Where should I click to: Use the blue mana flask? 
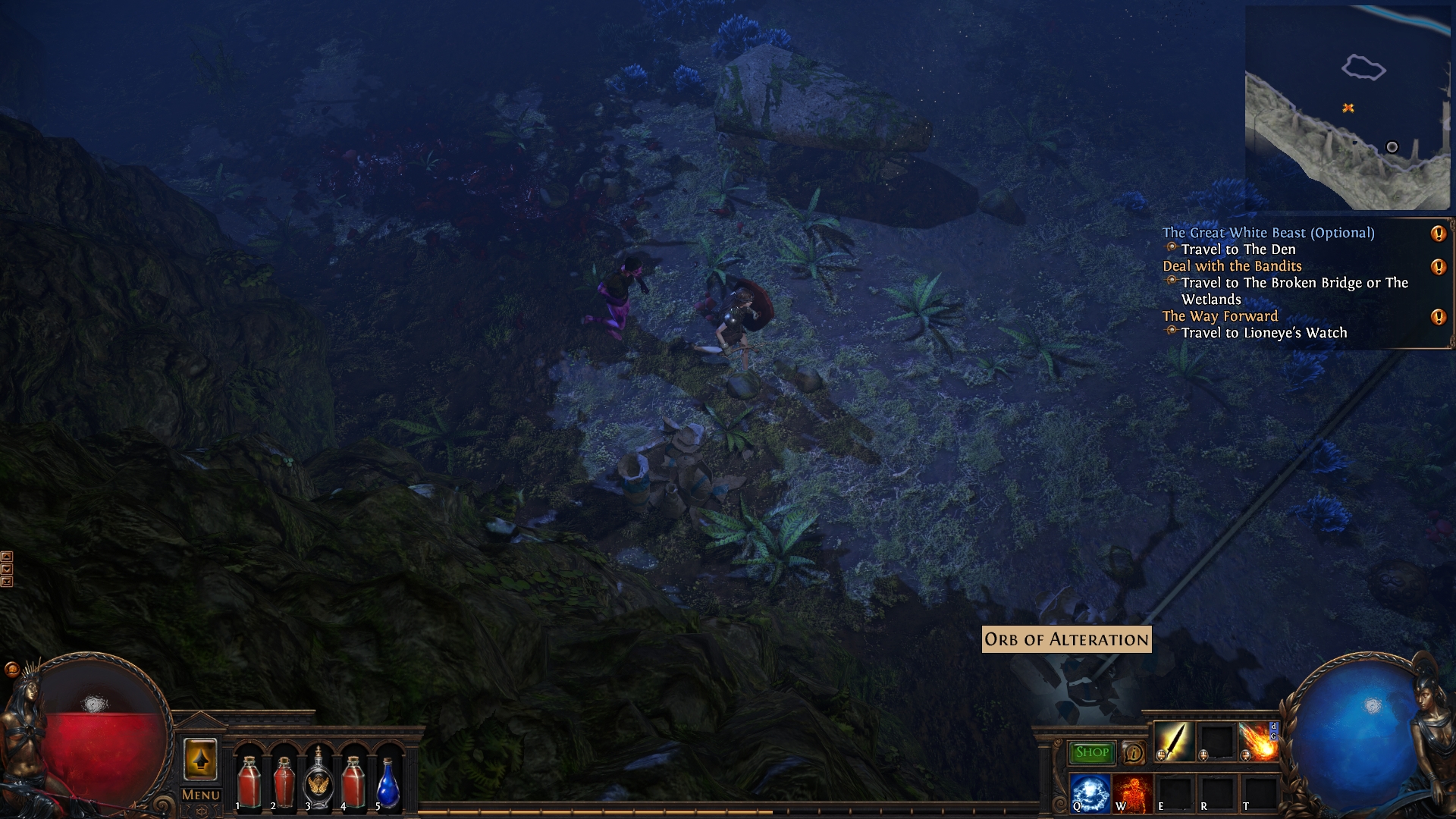388,781
